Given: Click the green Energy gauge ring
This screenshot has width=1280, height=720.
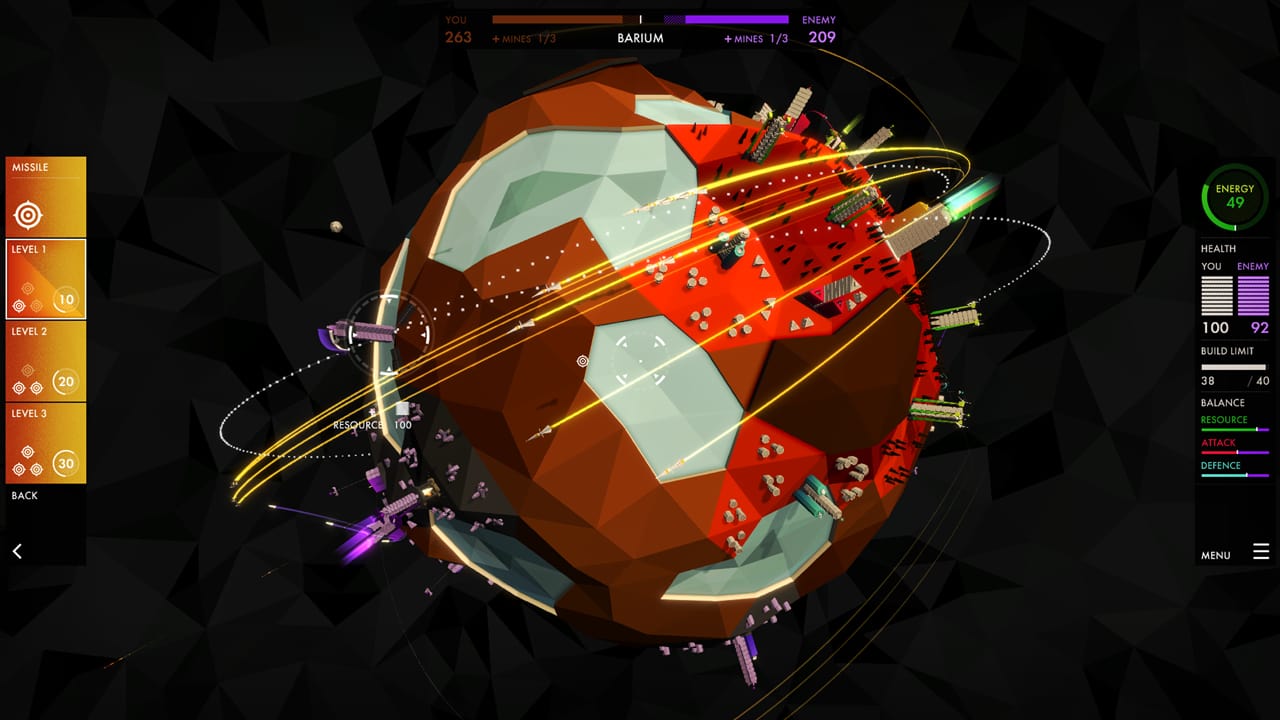Looking at the screenshot, I should point(1233,197).
